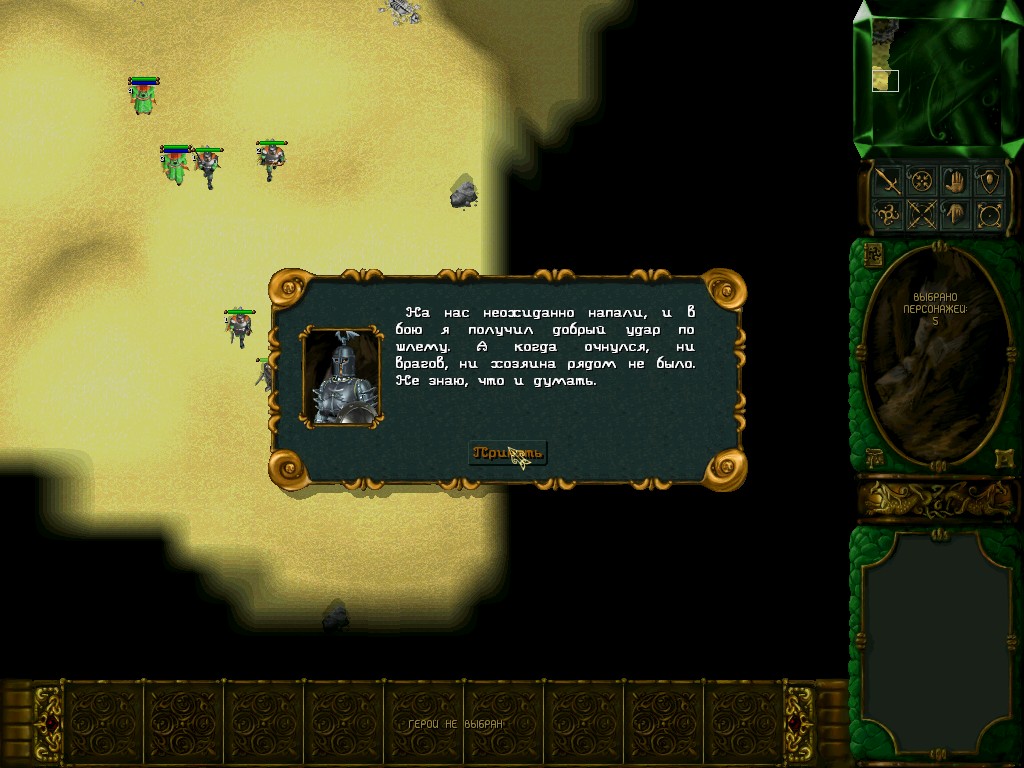Choose the raised open hand command

pyautogui.click(x=955, y=181)
